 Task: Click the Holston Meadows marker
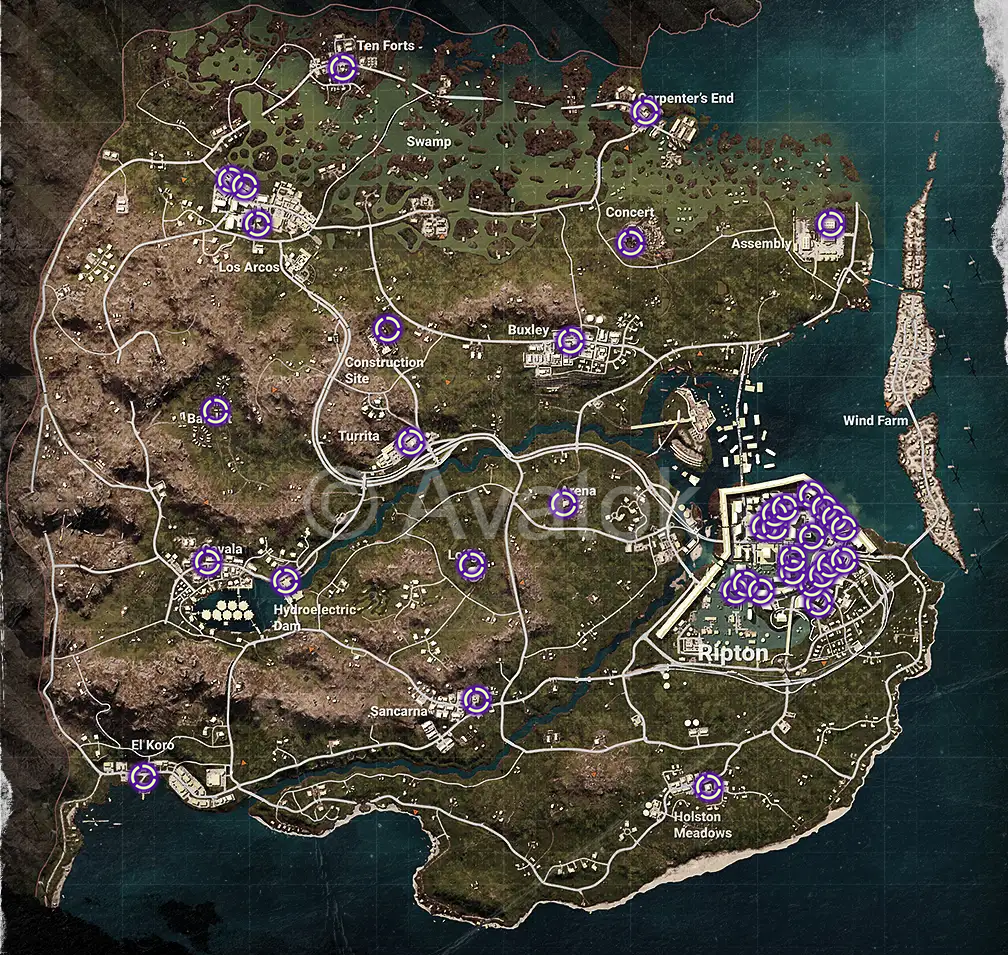coord(708,787)
